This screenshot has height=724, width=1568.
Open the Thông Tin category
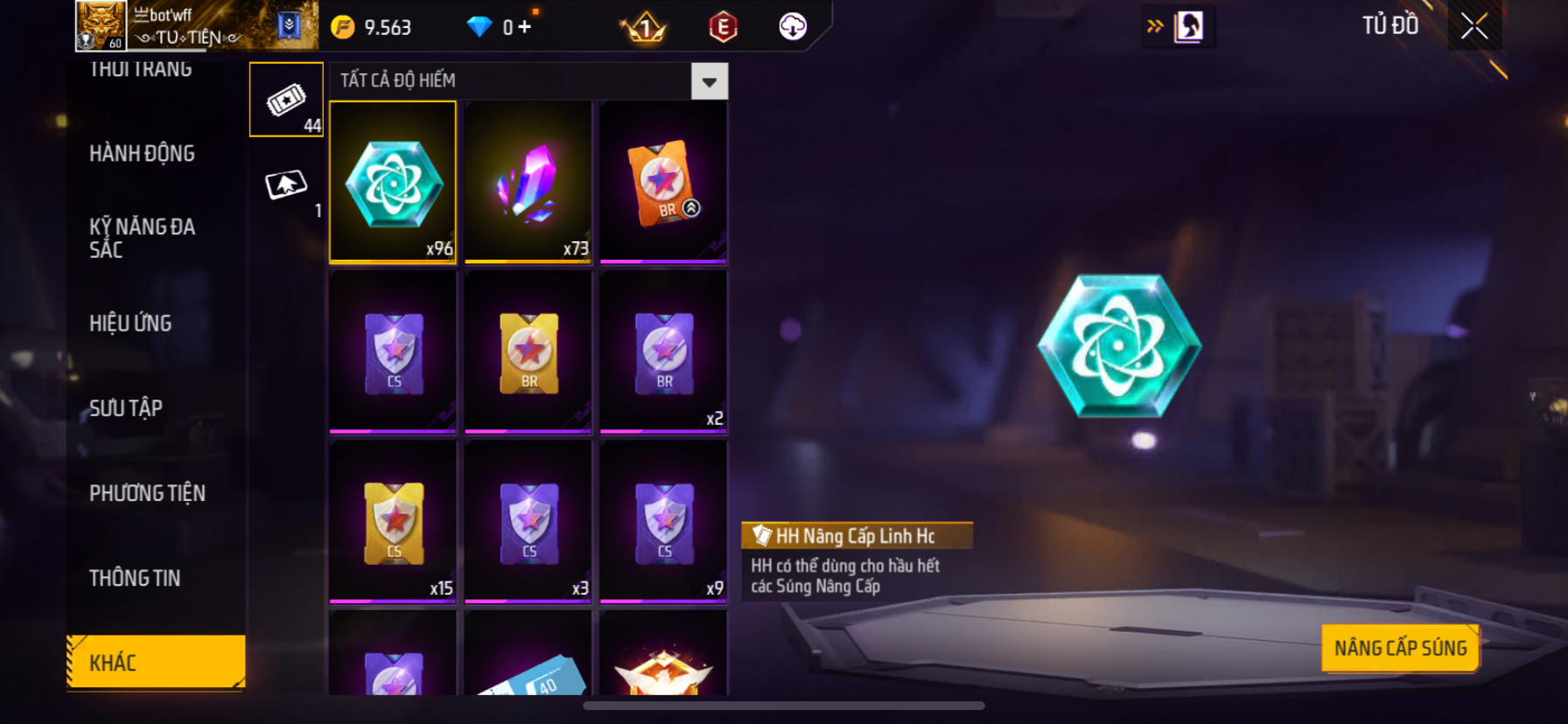tap(135, 578)
